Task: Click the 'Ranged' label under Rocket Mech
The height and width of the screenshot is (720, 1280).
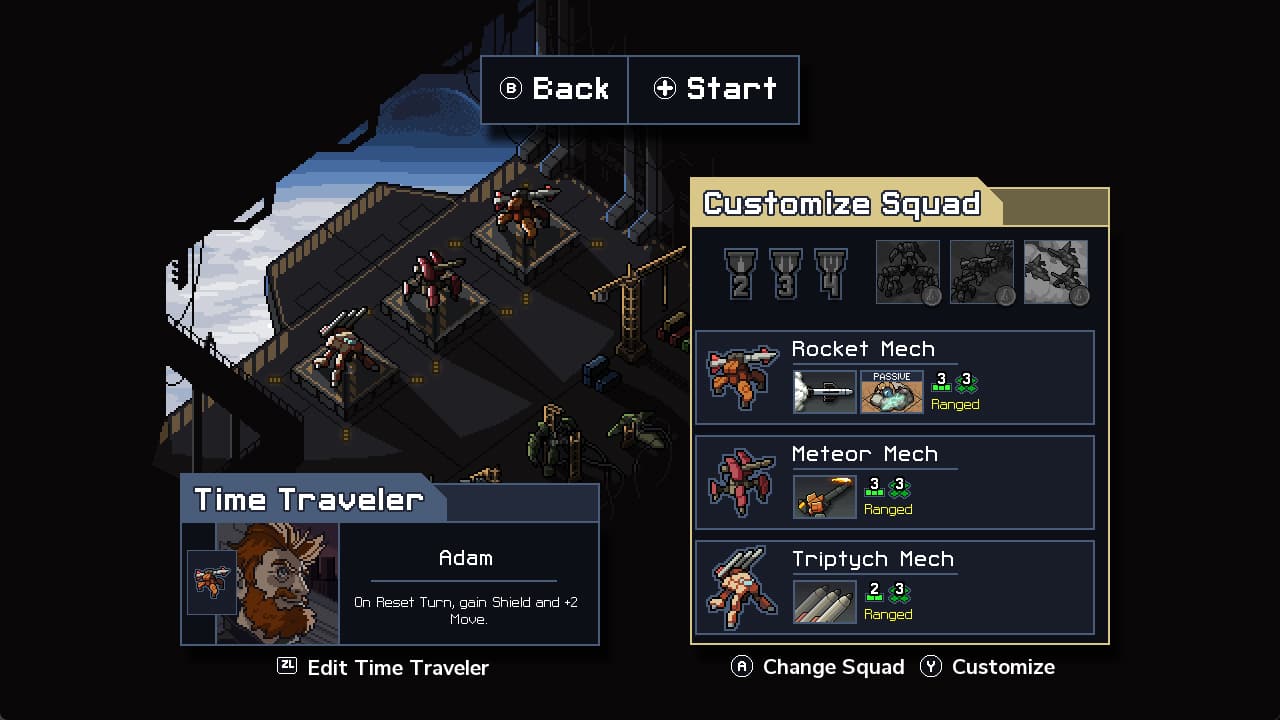Action: click(x=955, y=404)
